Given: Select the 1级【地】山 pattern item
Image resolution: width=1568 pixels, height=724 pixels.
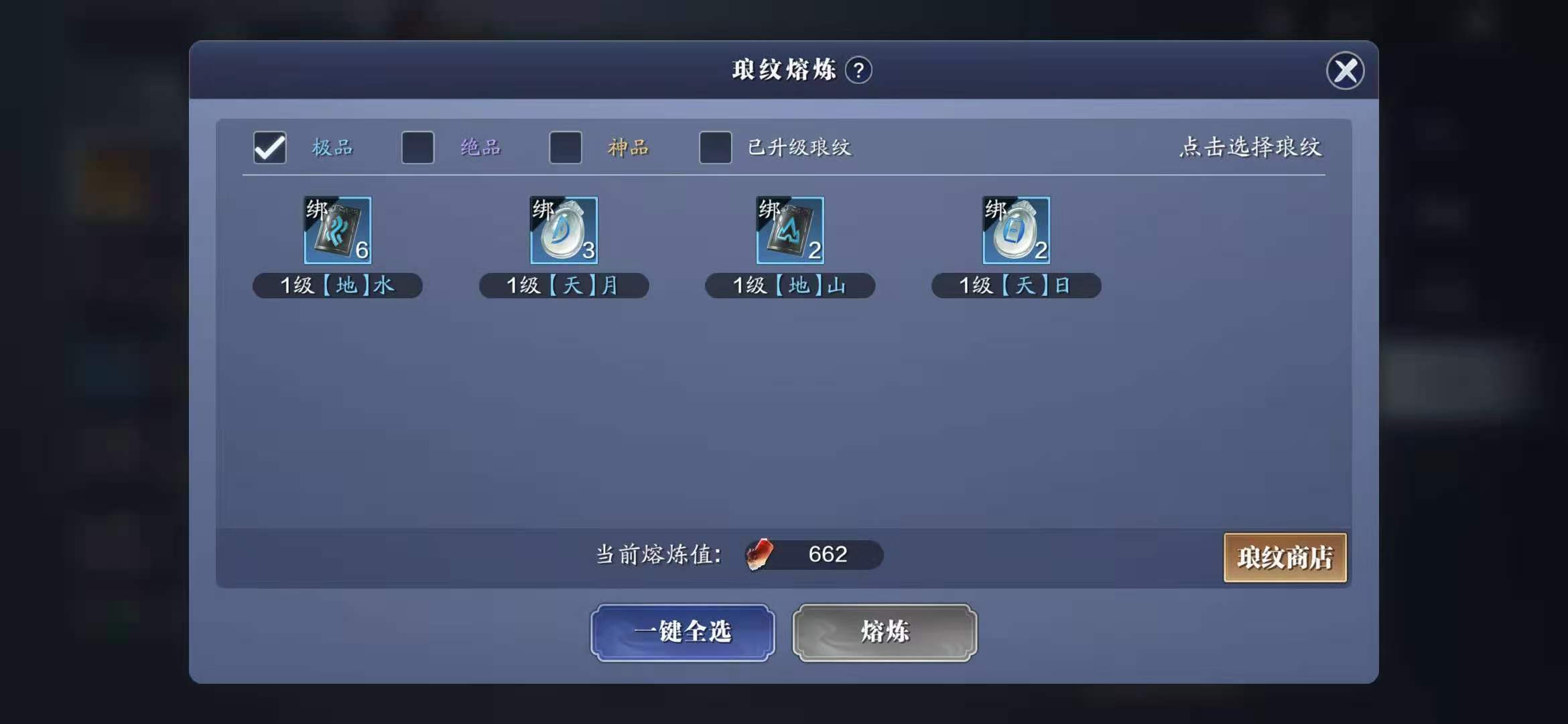Looking at the screenshot, I should point(790,231).
